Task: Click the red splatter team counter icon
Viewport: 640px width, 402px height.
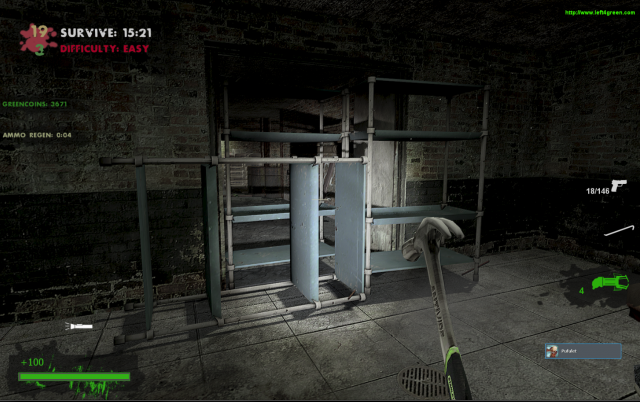Action: (x=38, y=37)
